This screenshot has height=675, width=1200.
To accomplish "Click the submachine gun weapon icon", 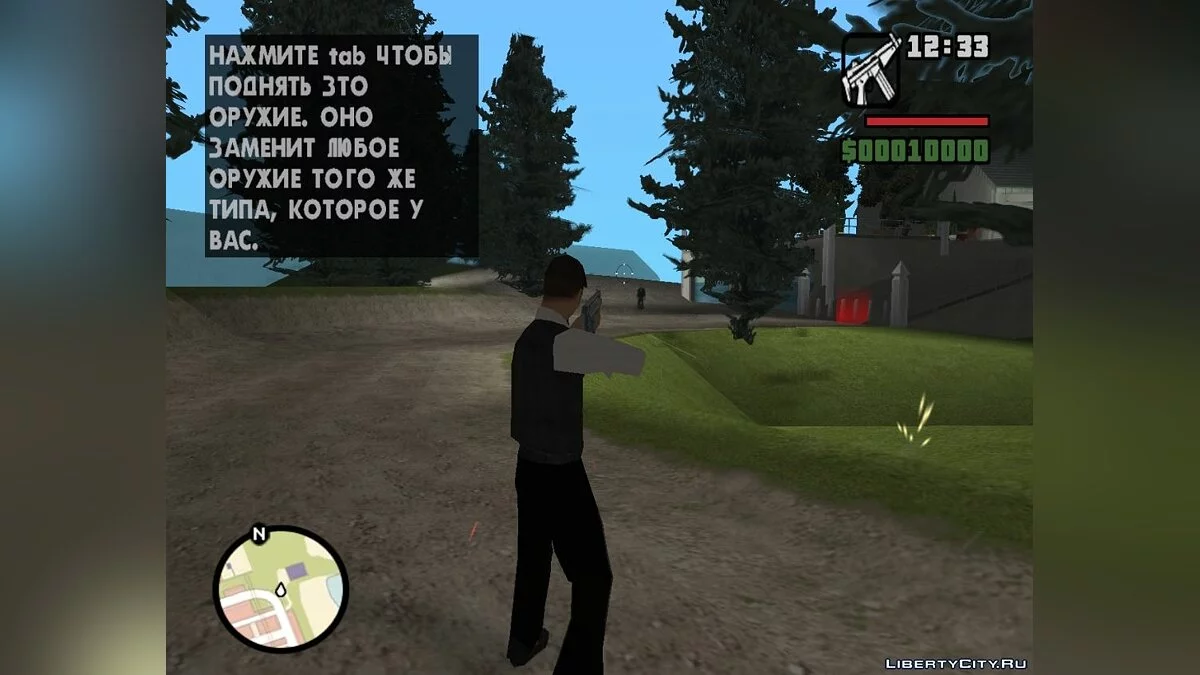I will 870,69.
